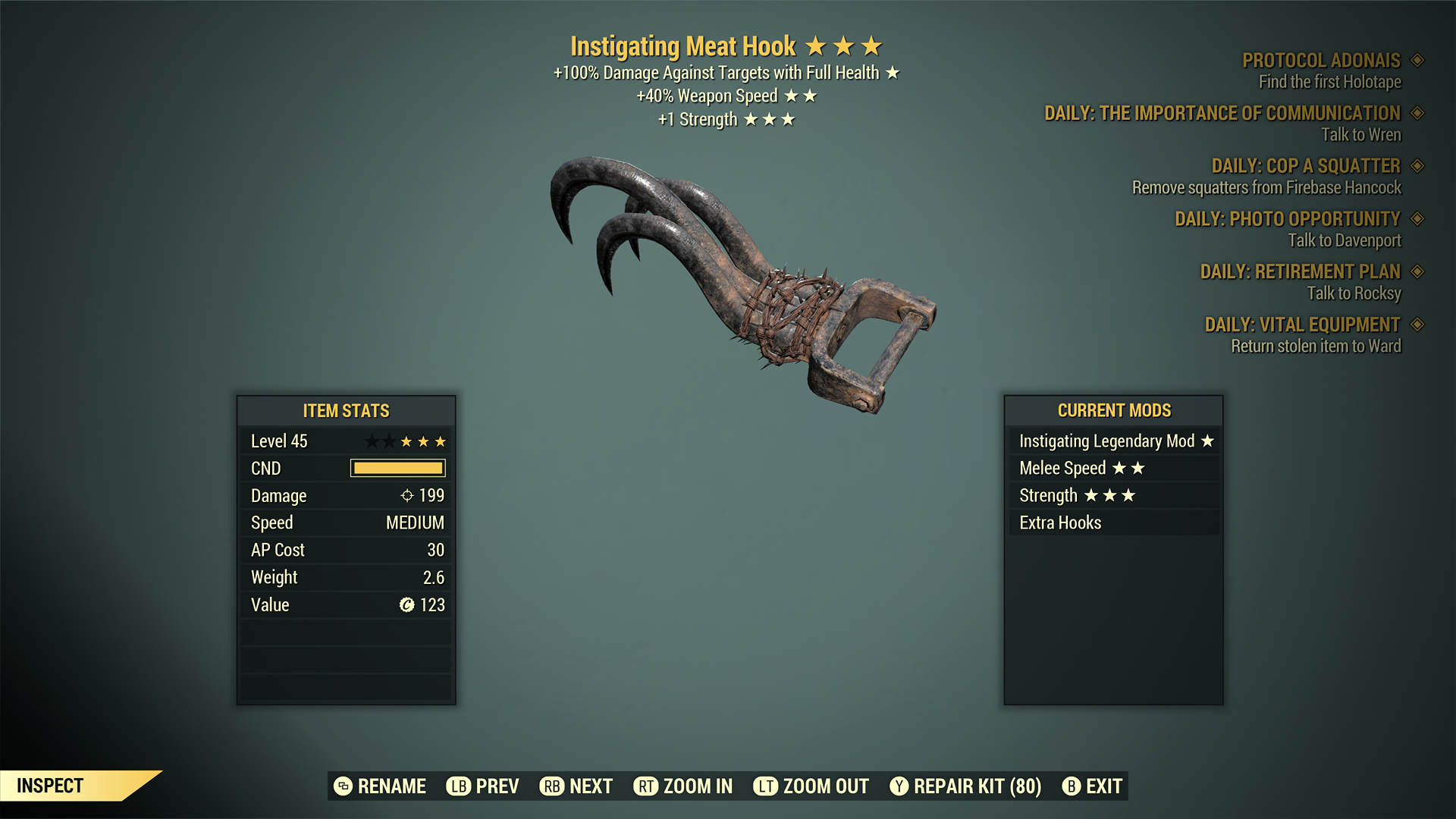The image size is (1456, 819).
Task: Toggle the diamond marker on Daily: Vital Equipment
Action: [1417, 325]
